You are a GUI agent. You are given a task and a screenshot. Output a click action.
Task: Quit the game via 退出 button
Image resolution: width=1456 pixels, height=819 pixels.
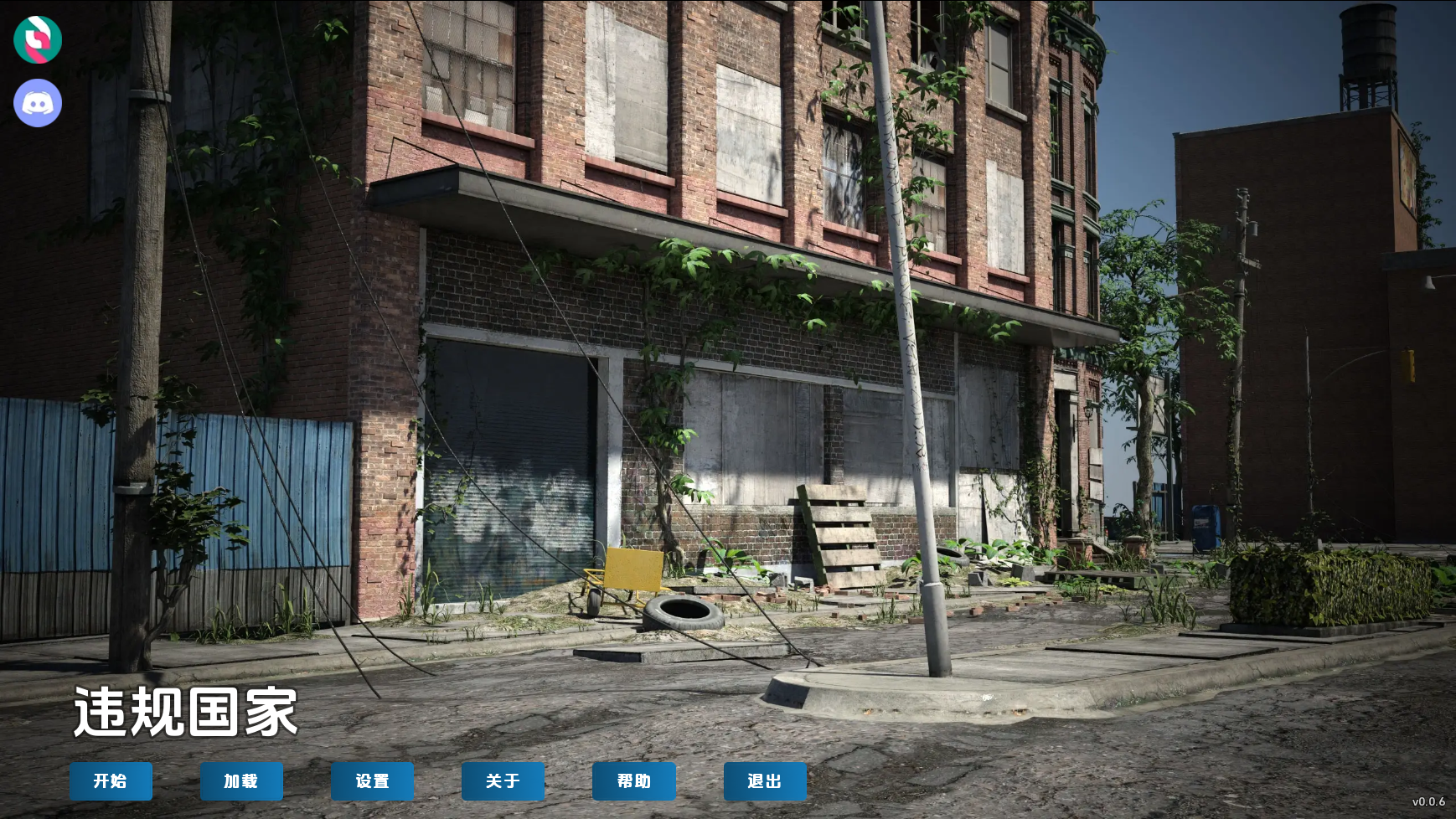(x=765, y=780)
